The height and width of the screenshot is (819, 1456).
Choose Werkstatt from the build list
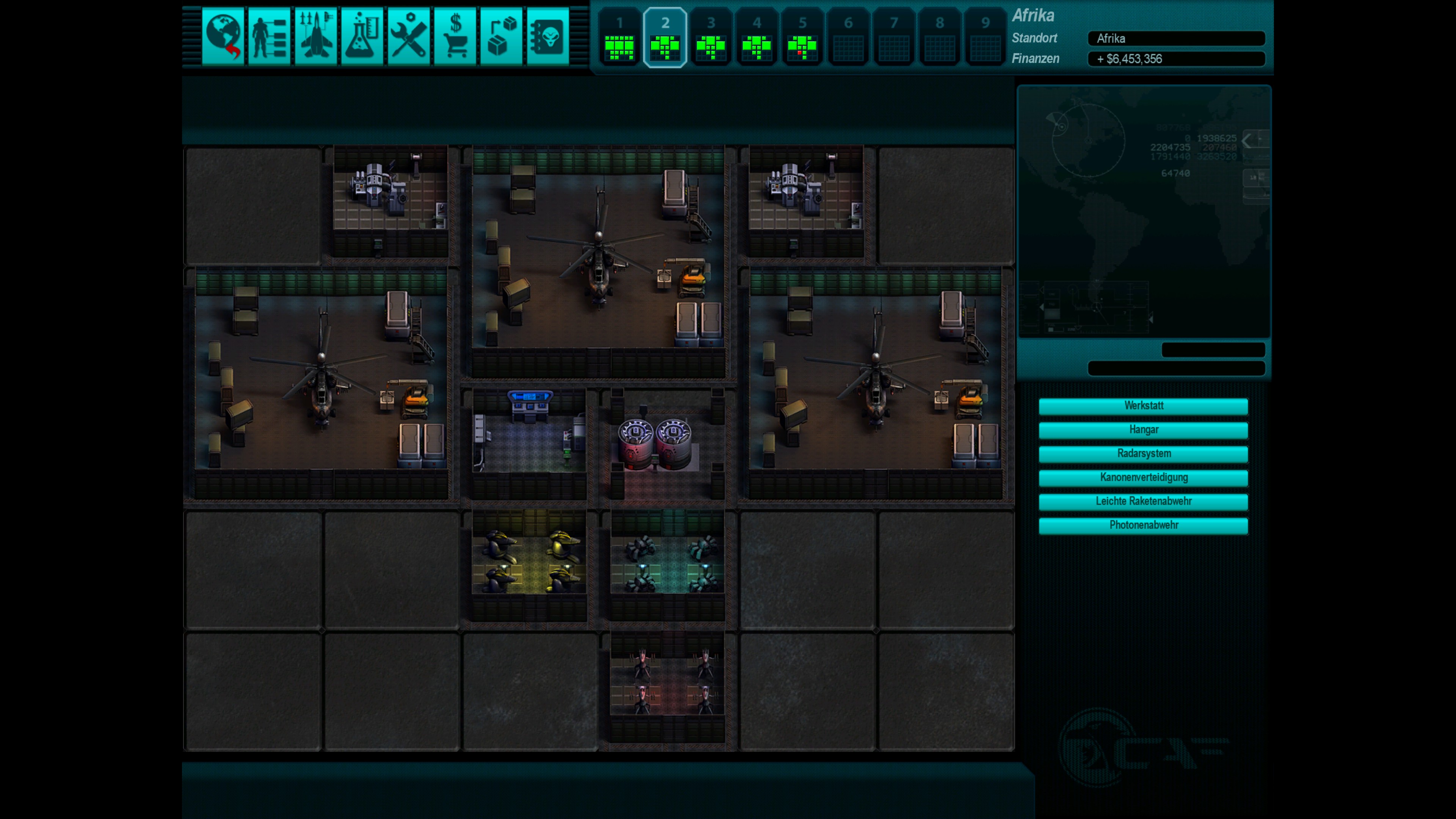[1143, 406]
